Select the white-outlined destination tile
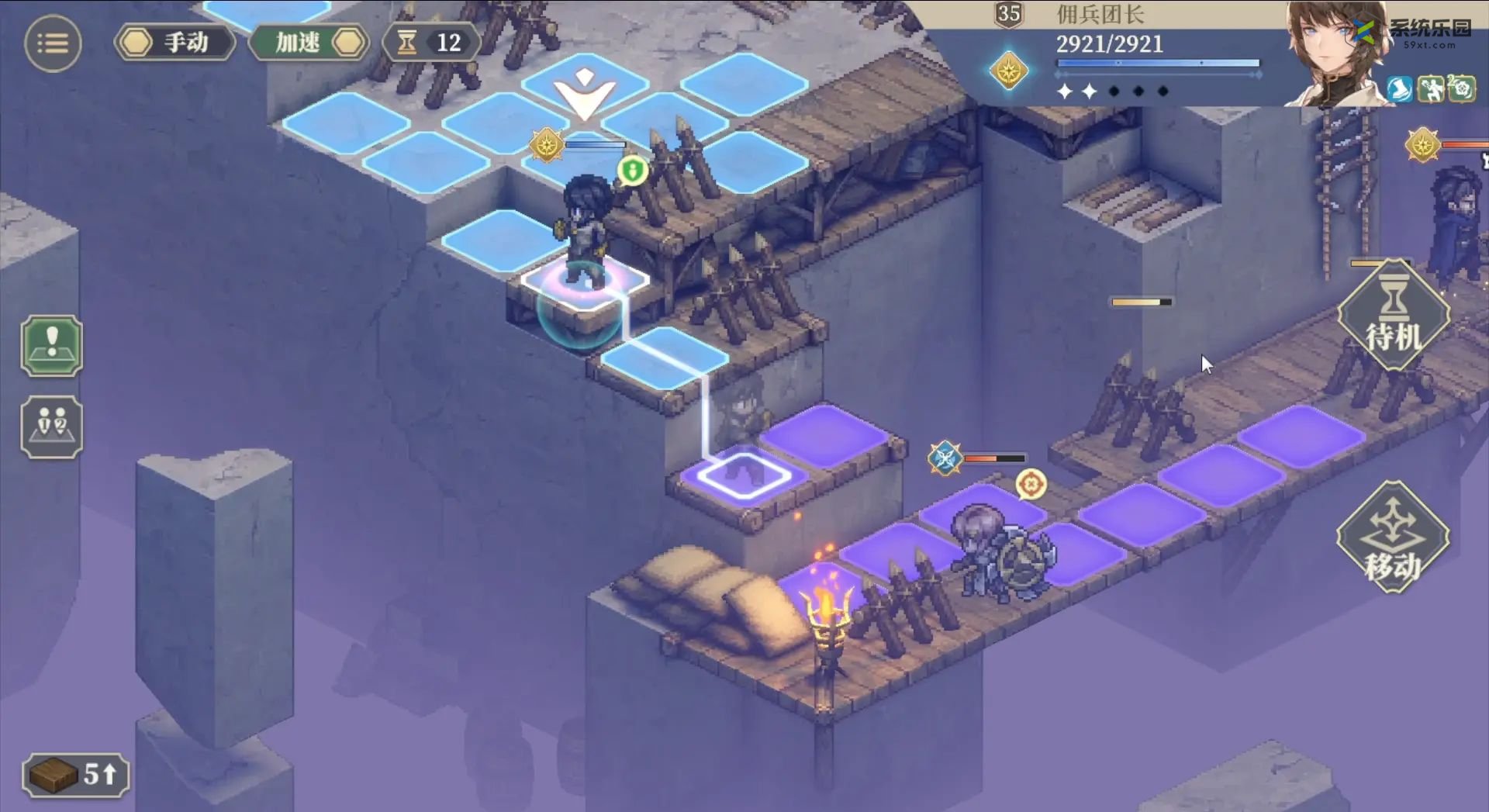Screen dimensions: 1489x812 [x=743, y=474]
